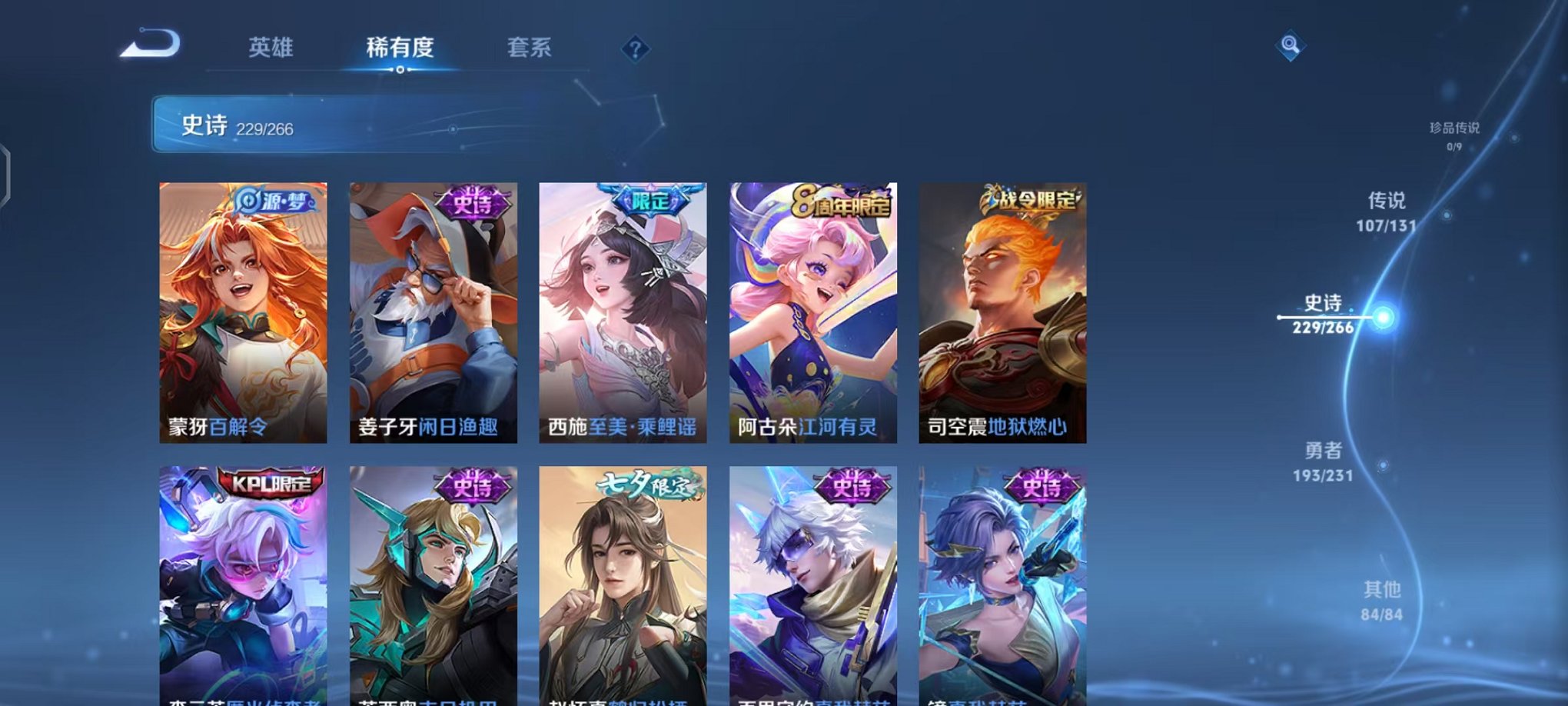This screenshot has width=1568, height=706.
Task: Switch to the 英雄 tab
Action: 271,47
